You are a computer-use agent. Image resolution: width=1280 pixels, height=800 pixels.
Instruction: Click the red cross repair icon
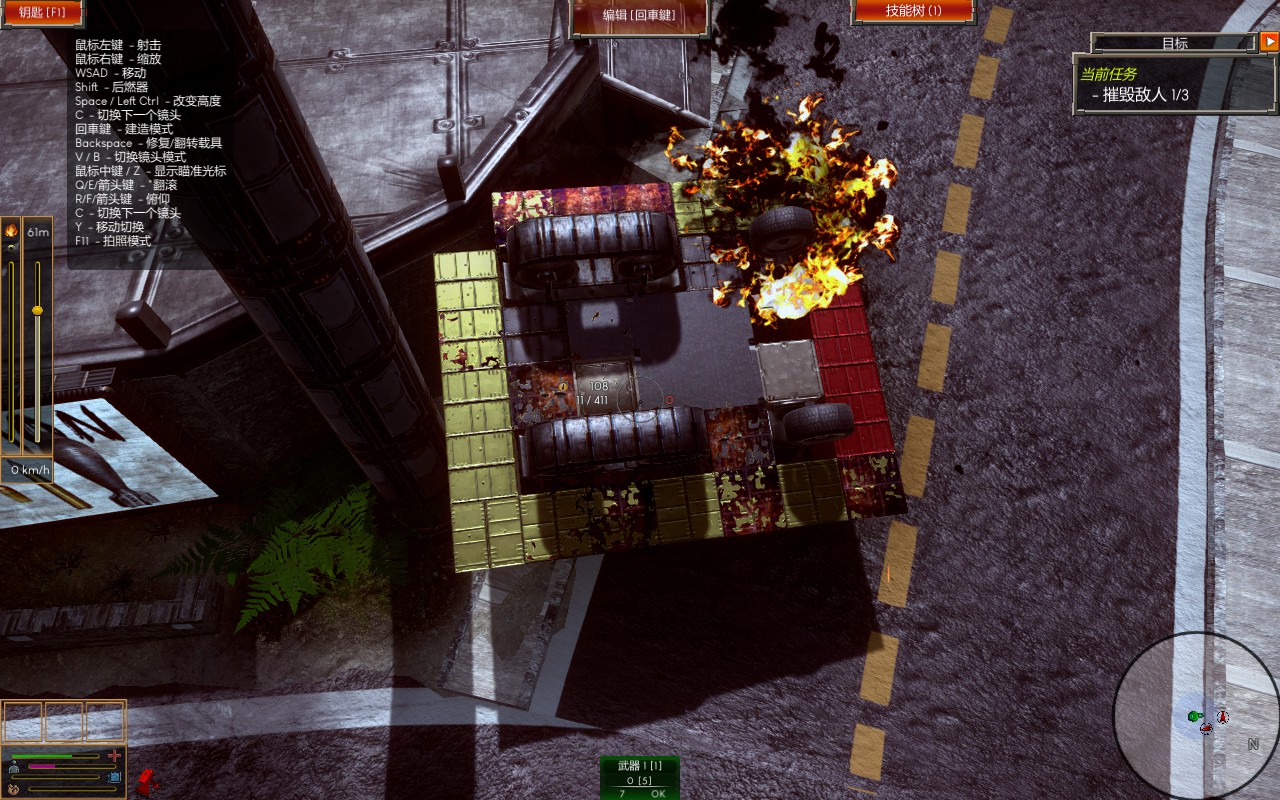[115, 755]
